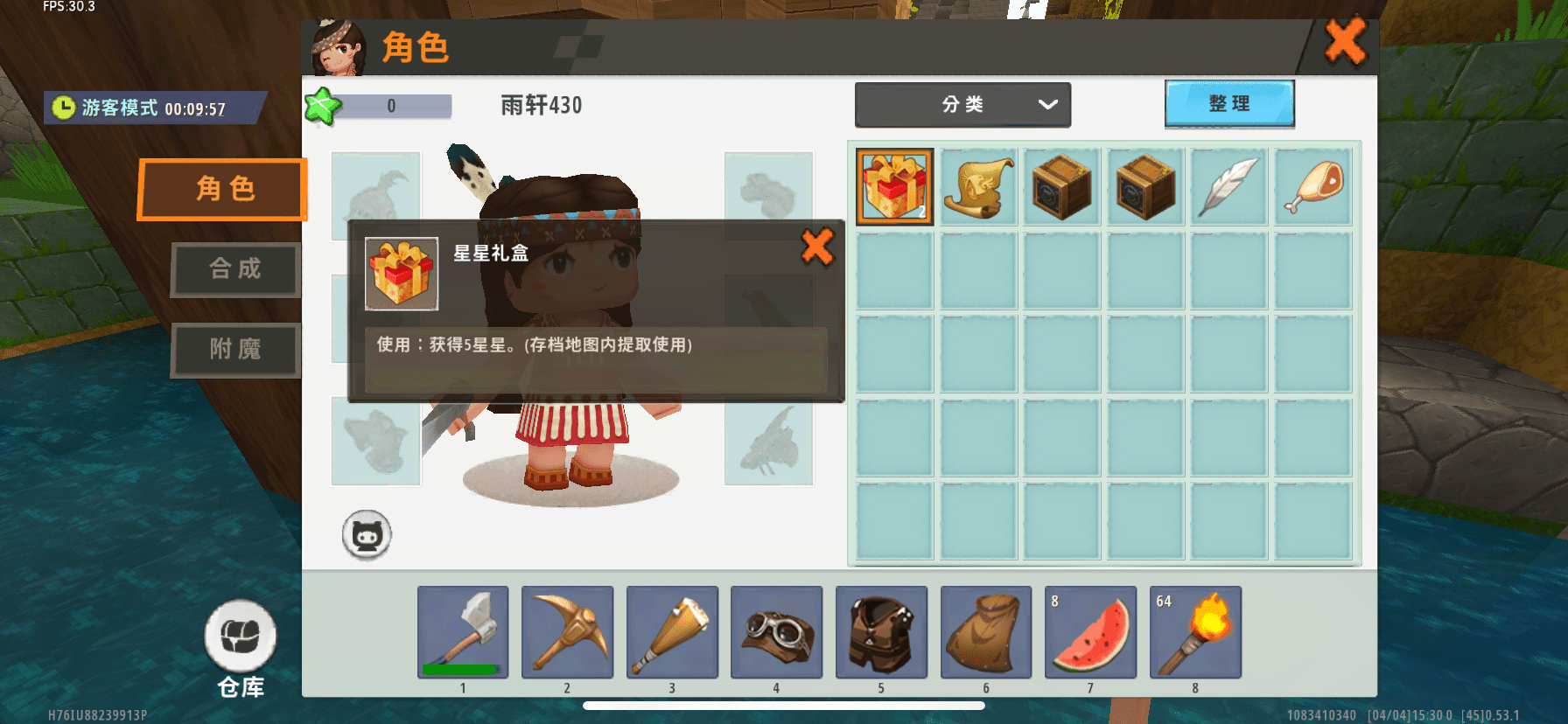
Task: Select the 星星礼盒 gift box in inventory
Action: coord(893,186)
